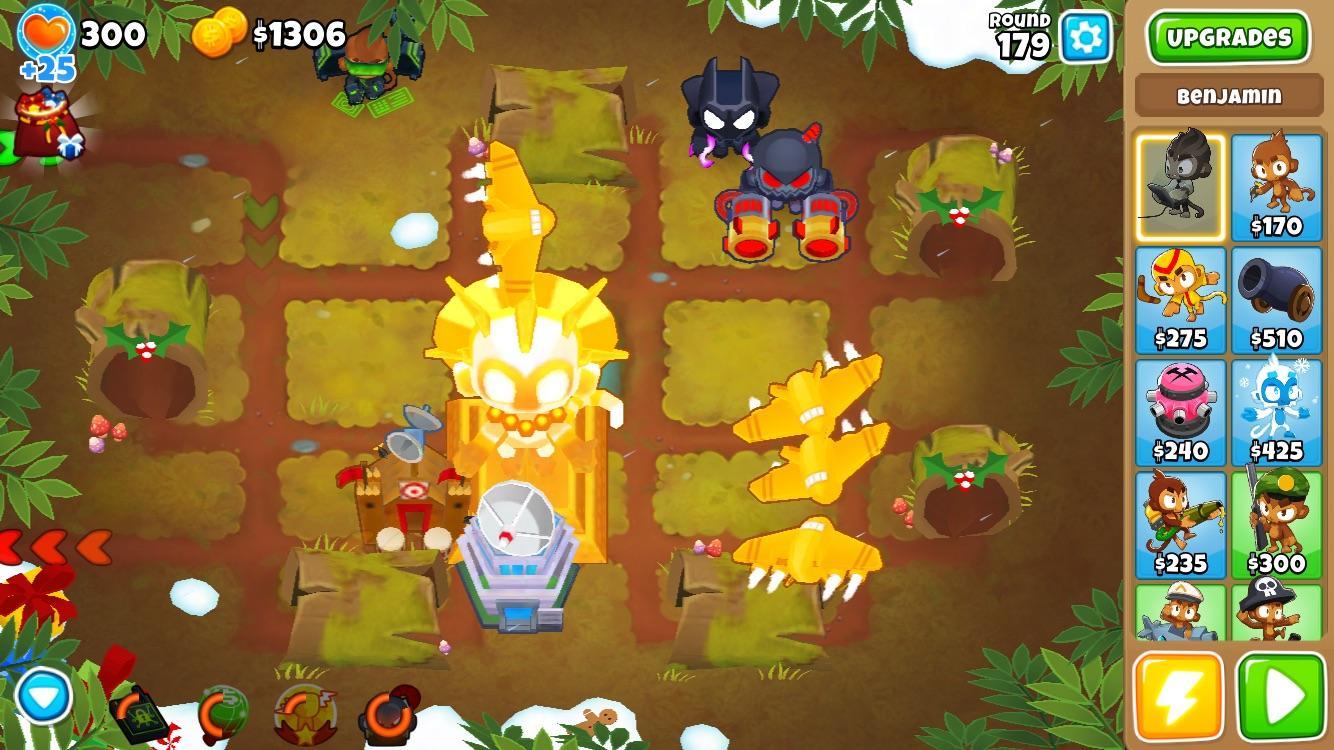The height and width of the screenshot is (750, 1334).
Task: Activate the dark cannon ability
Action: coord(388,712)
